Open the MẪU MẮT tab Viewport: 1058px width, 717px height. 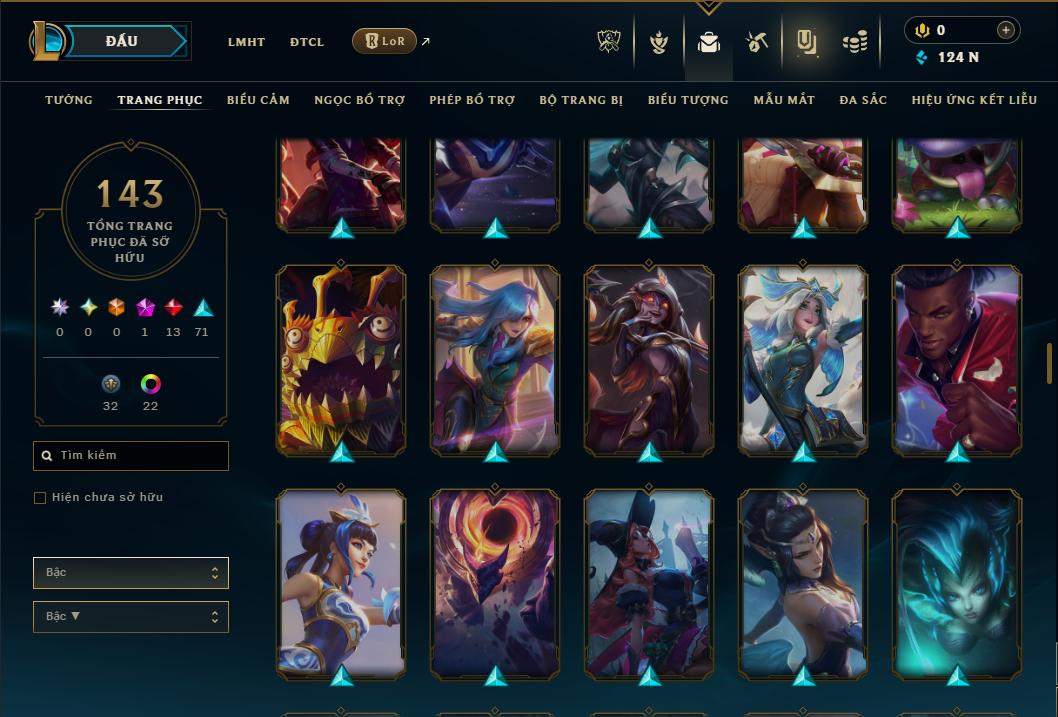coord(784,100)
